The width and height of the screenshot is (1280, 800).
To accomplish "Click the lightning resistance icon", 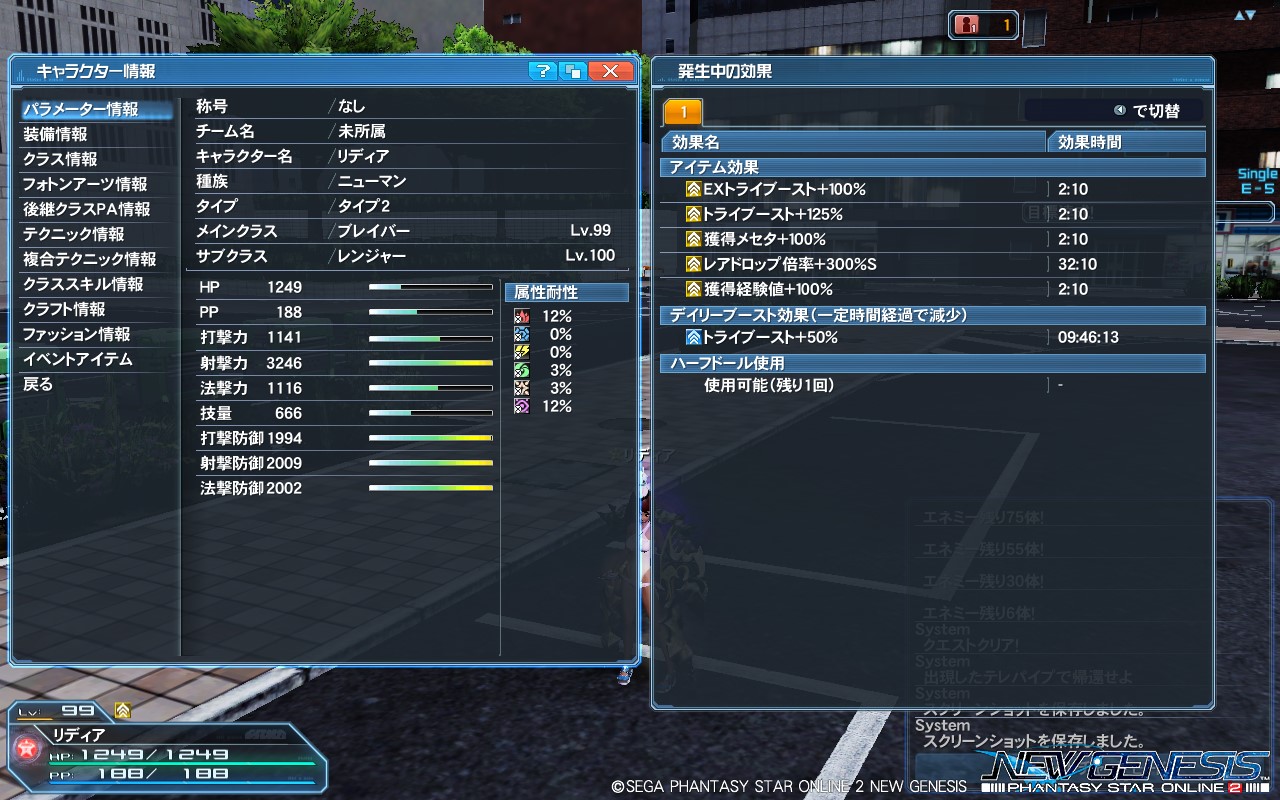I will pyautogui.click(x=522, y=351).
